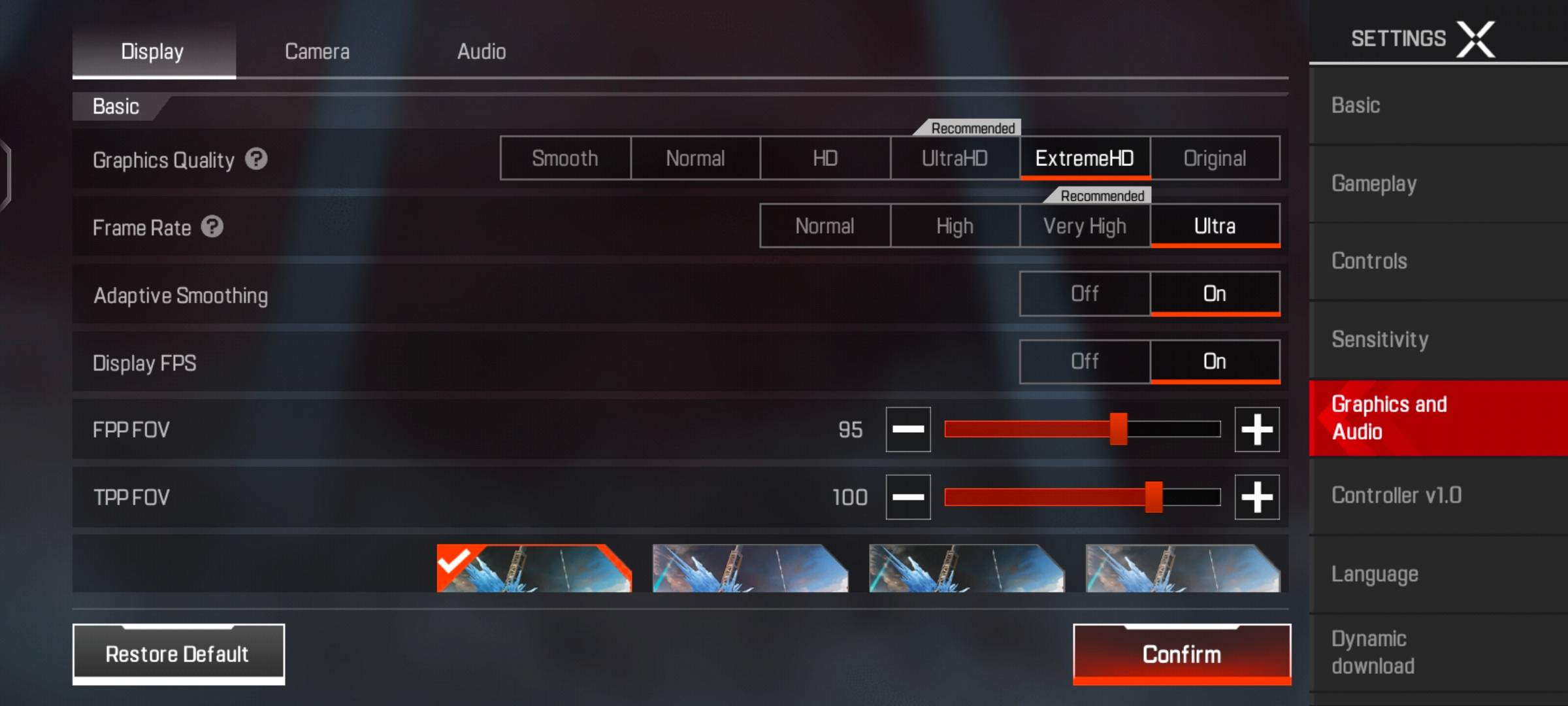
Task: Turn Display FPS off
Action: pyautogui.click(x=1085, y=361)
